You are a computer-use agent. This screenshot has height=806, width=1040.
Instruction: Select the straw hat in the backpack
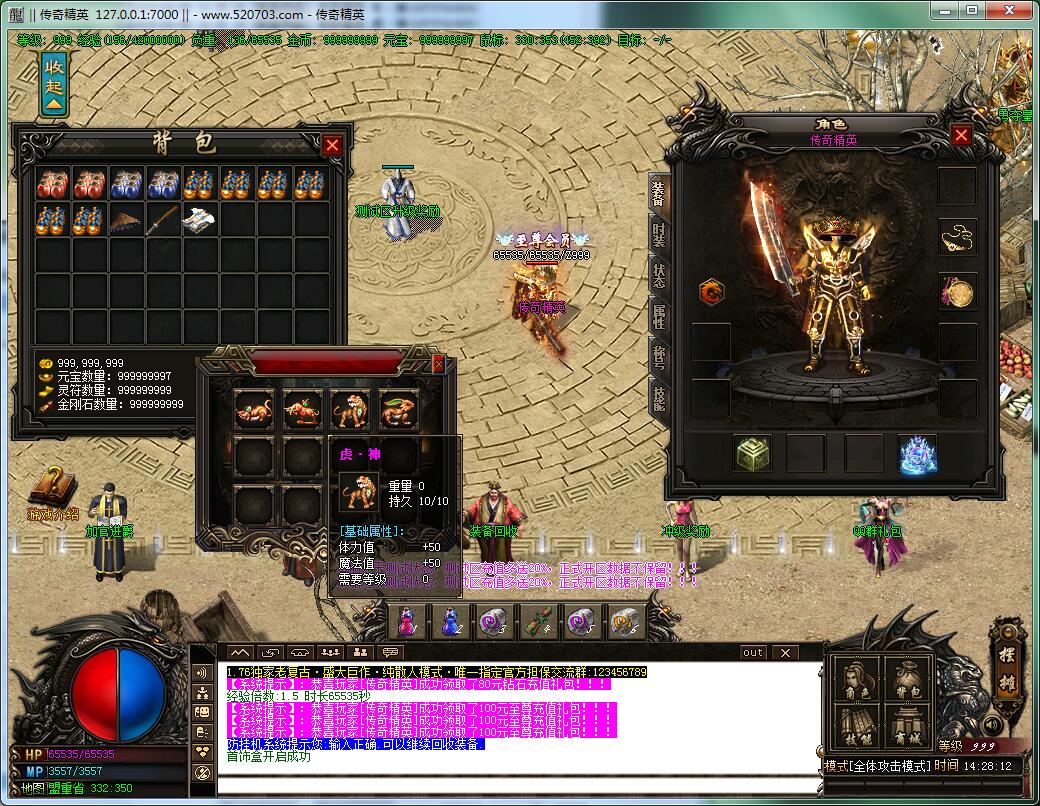pyautogui.click(x=127, y=220)
